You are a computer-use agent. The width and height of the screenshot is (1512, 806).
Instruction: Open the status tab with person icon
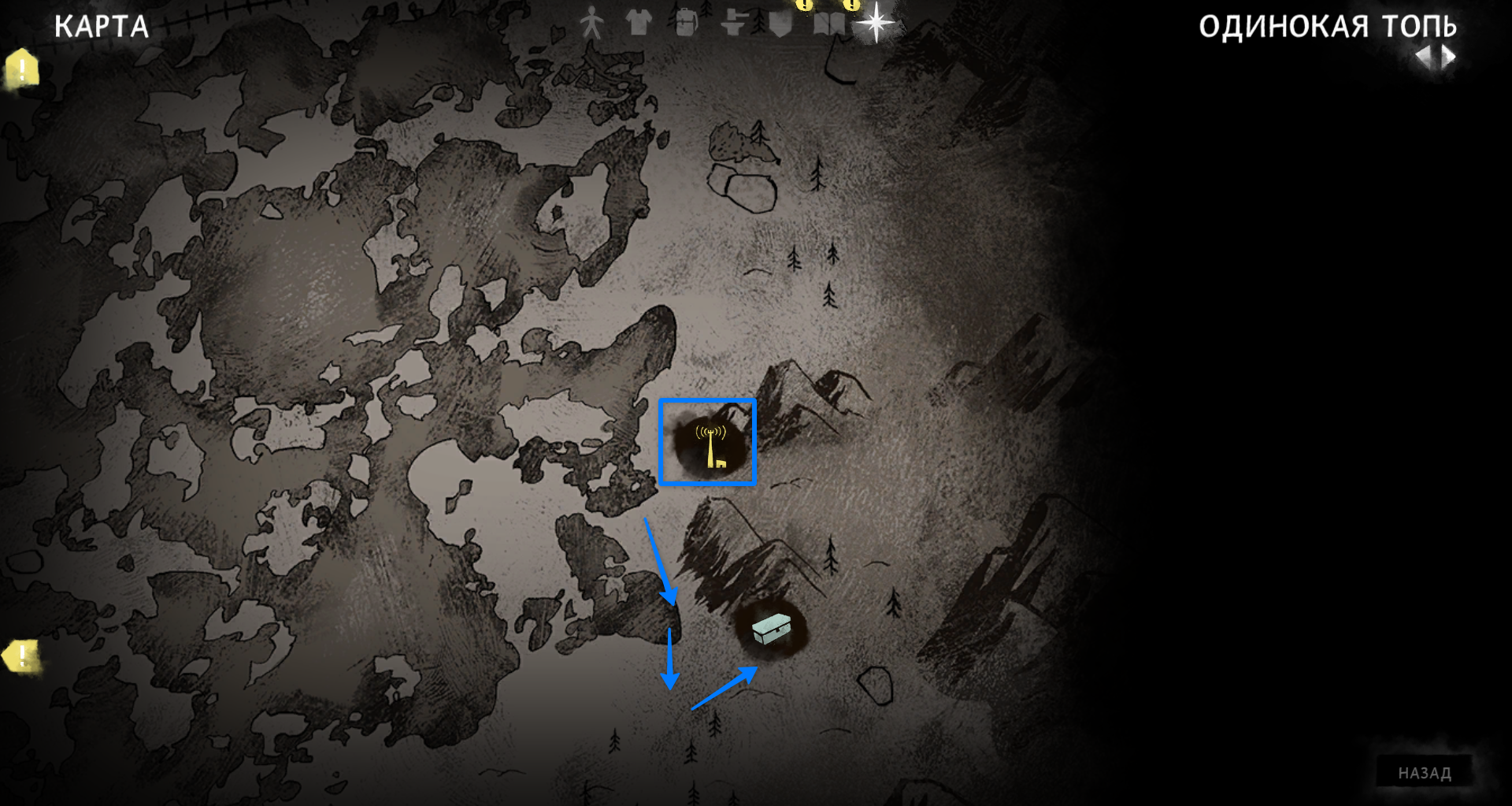coord(591,24)
